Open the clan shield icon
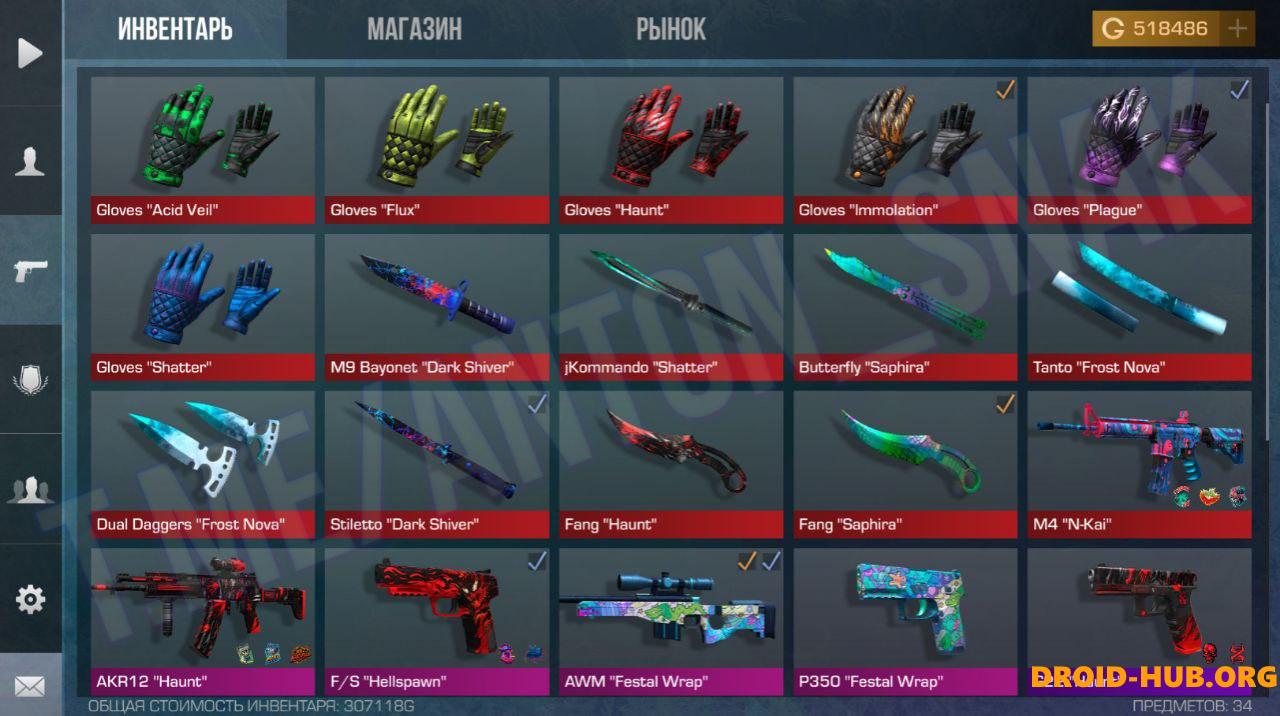This screenshot has height=716, width=1280. 30,380
